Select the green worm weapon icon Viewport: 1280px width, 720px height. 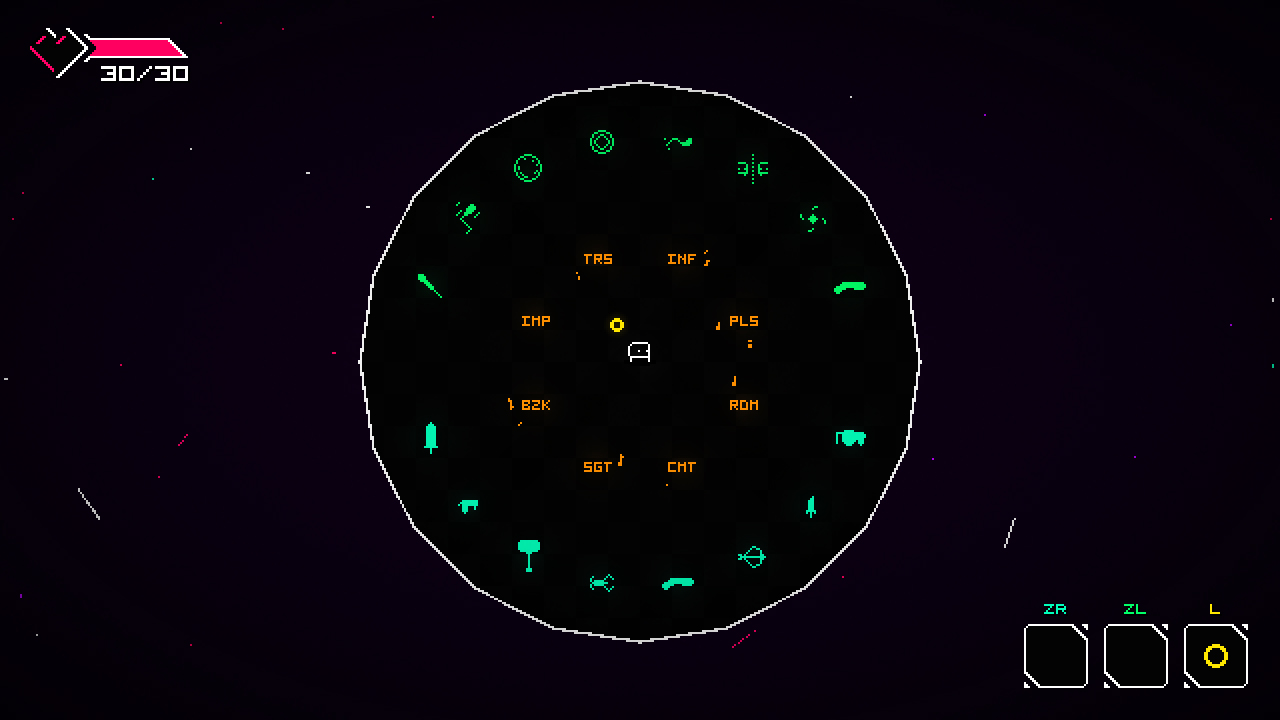coord(678,143)
